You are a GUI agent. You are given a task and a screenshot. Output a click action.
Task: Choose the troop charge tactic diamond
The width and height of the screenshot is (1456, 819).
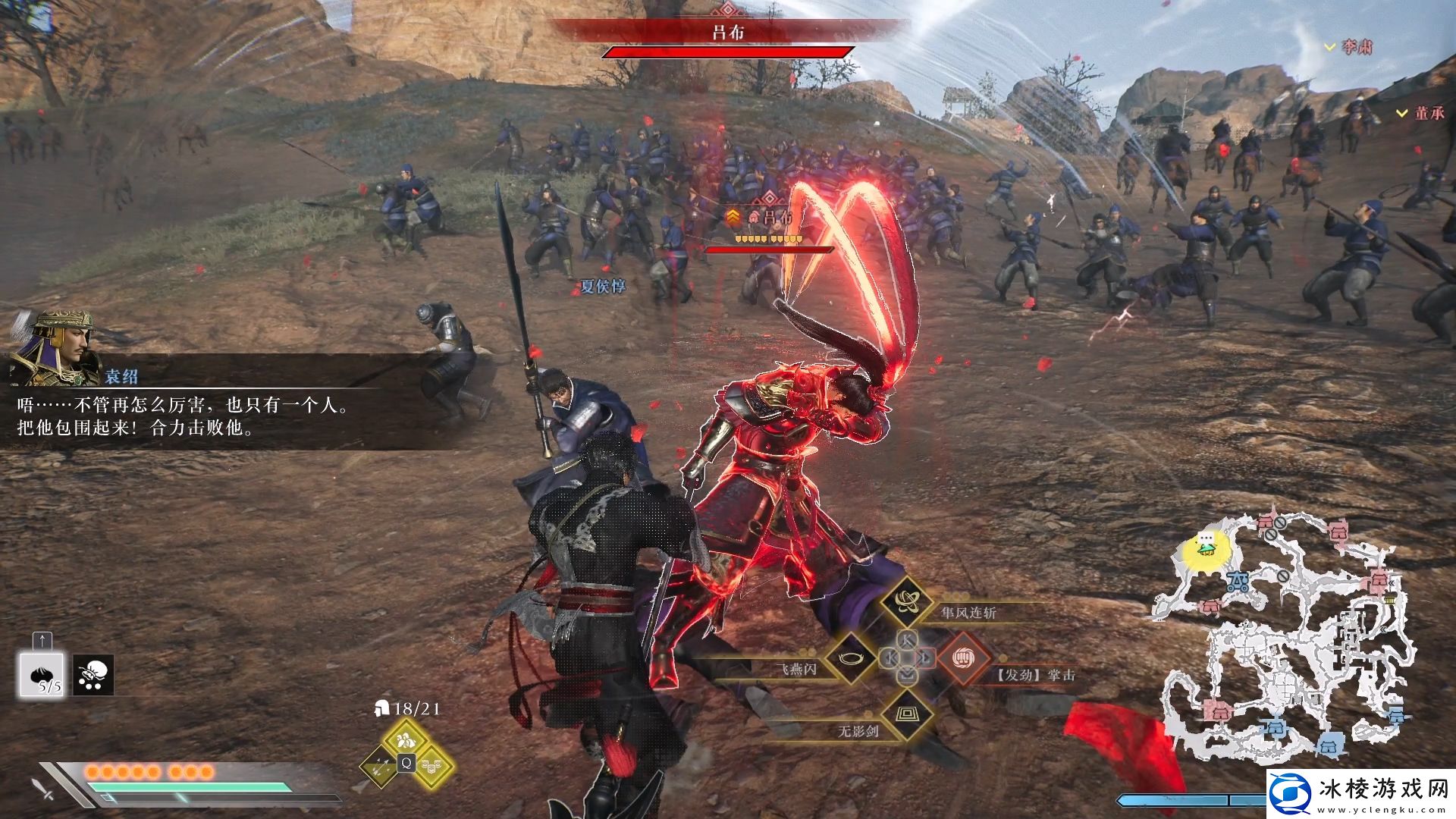click(406, 738)
